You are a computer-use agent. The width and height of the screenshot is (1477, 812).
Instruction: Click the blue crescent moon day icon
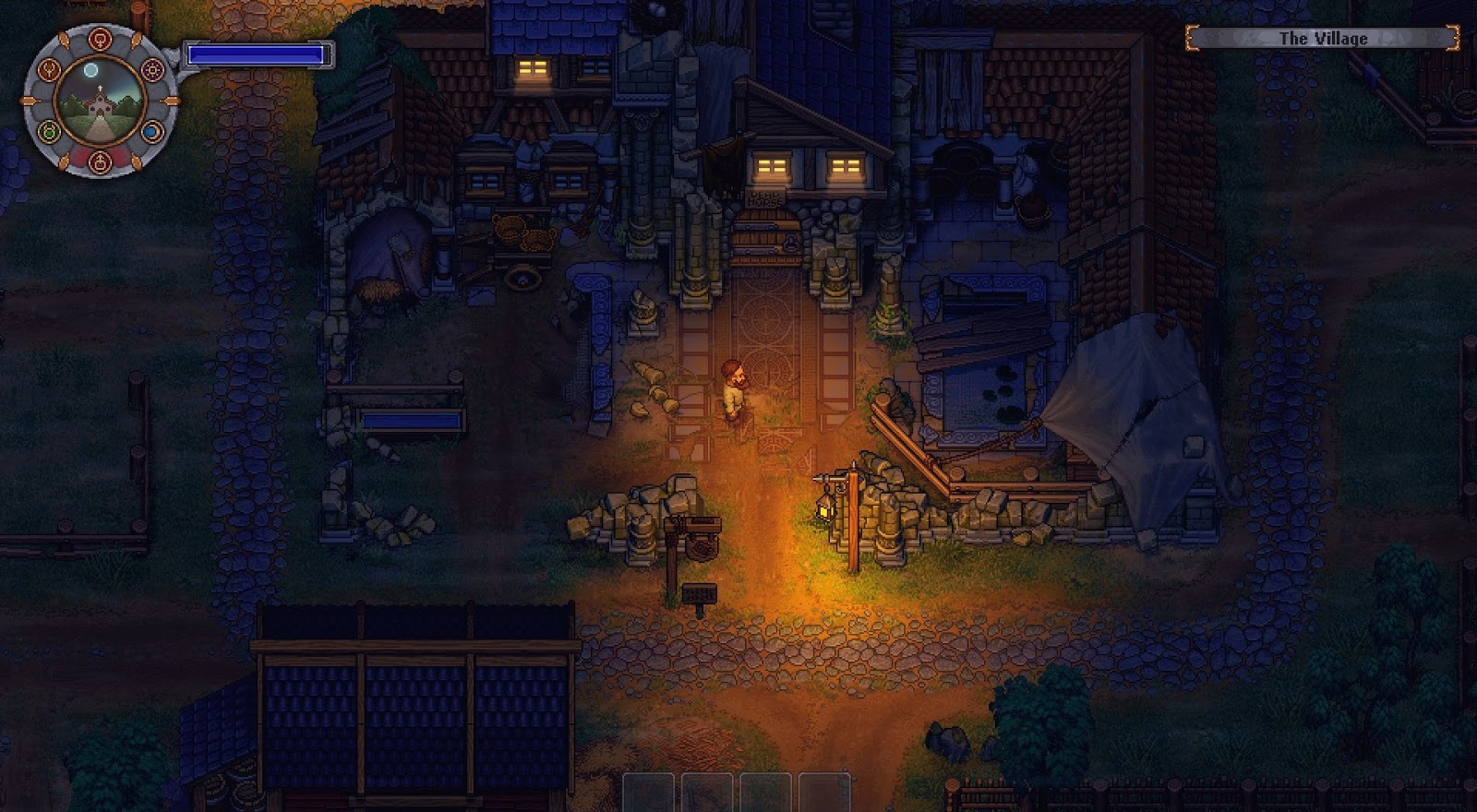click(152, 130)
